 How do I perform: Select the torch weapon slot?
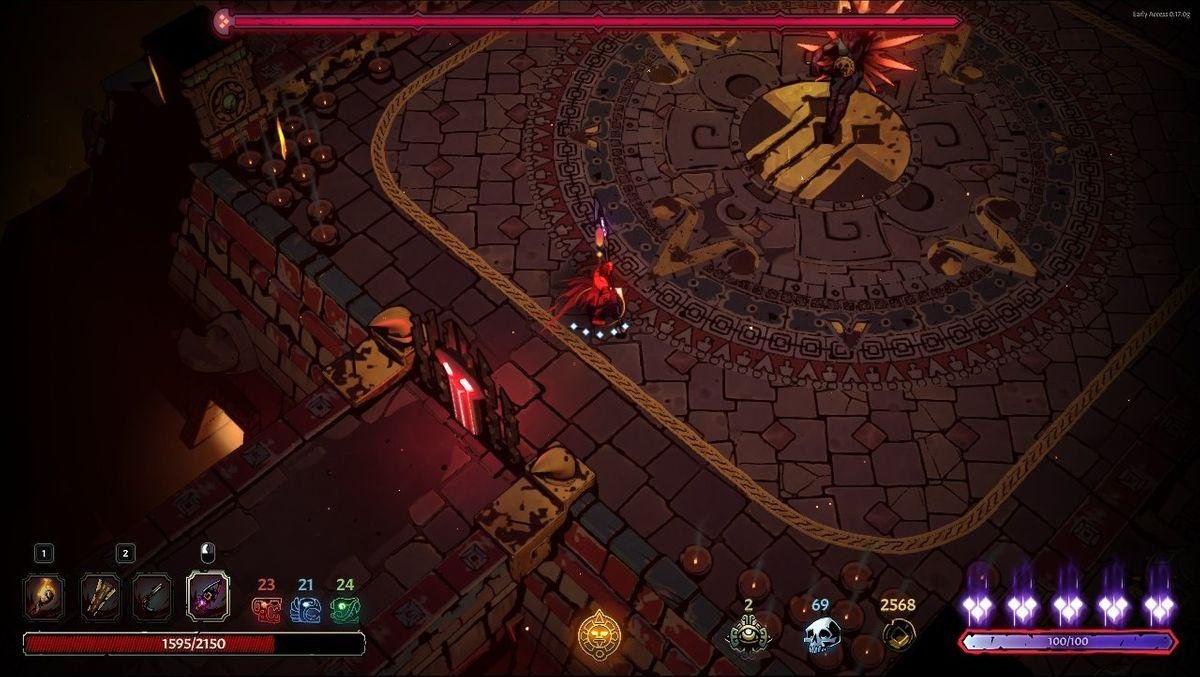(x=44, y=597)
